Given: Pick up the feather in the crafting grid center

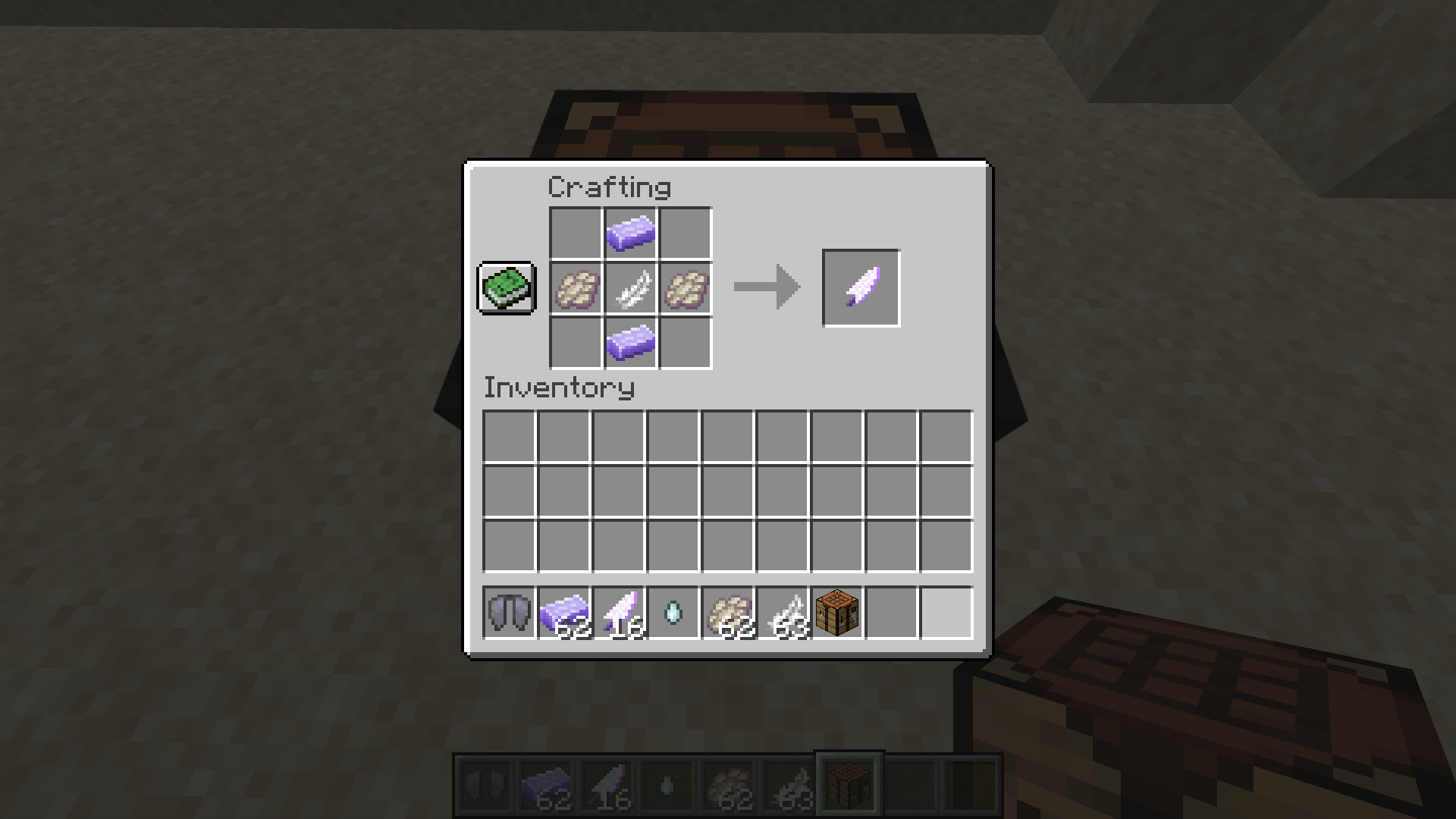Looking at the screenshot, I should pos(631,289).
